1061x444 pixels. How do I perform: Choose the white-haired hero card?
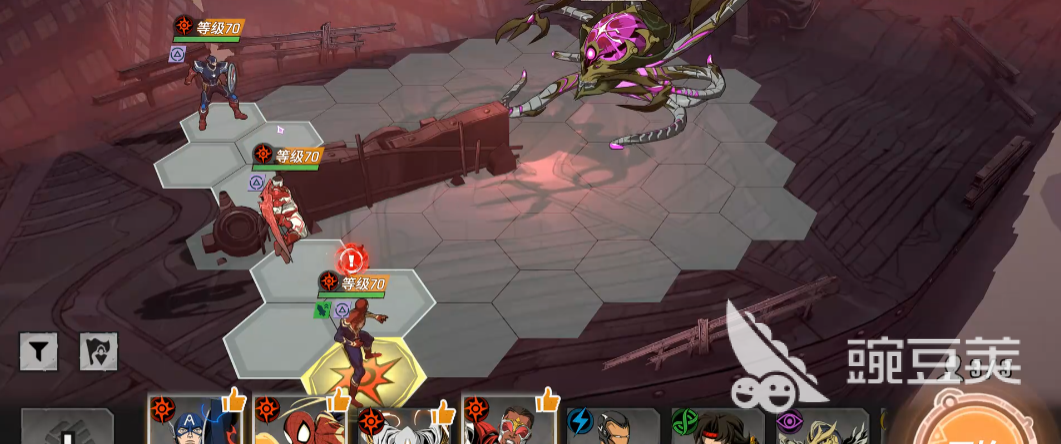click(407, 421)
